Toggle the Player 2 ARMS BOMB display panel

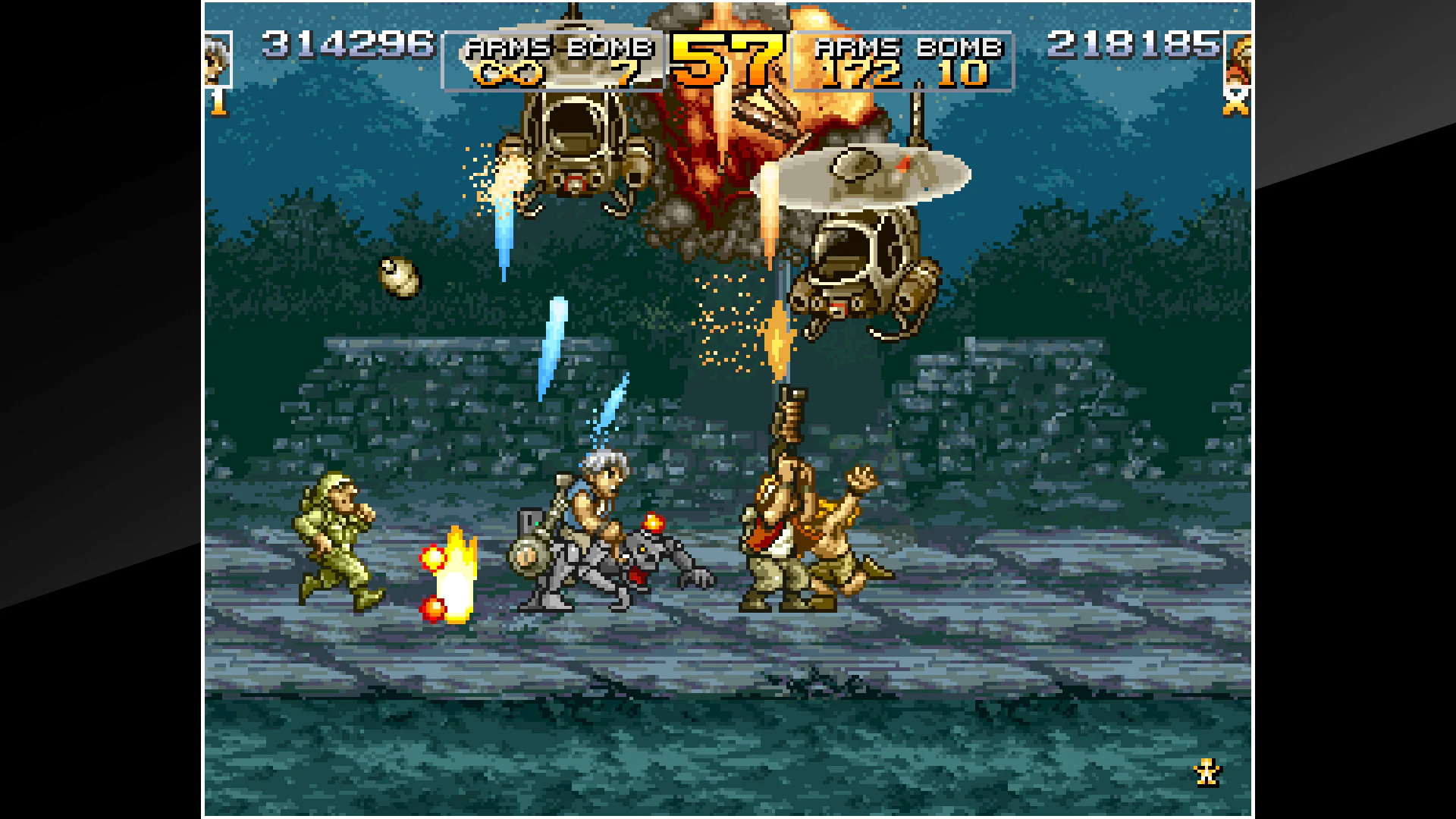coord(904,61)
